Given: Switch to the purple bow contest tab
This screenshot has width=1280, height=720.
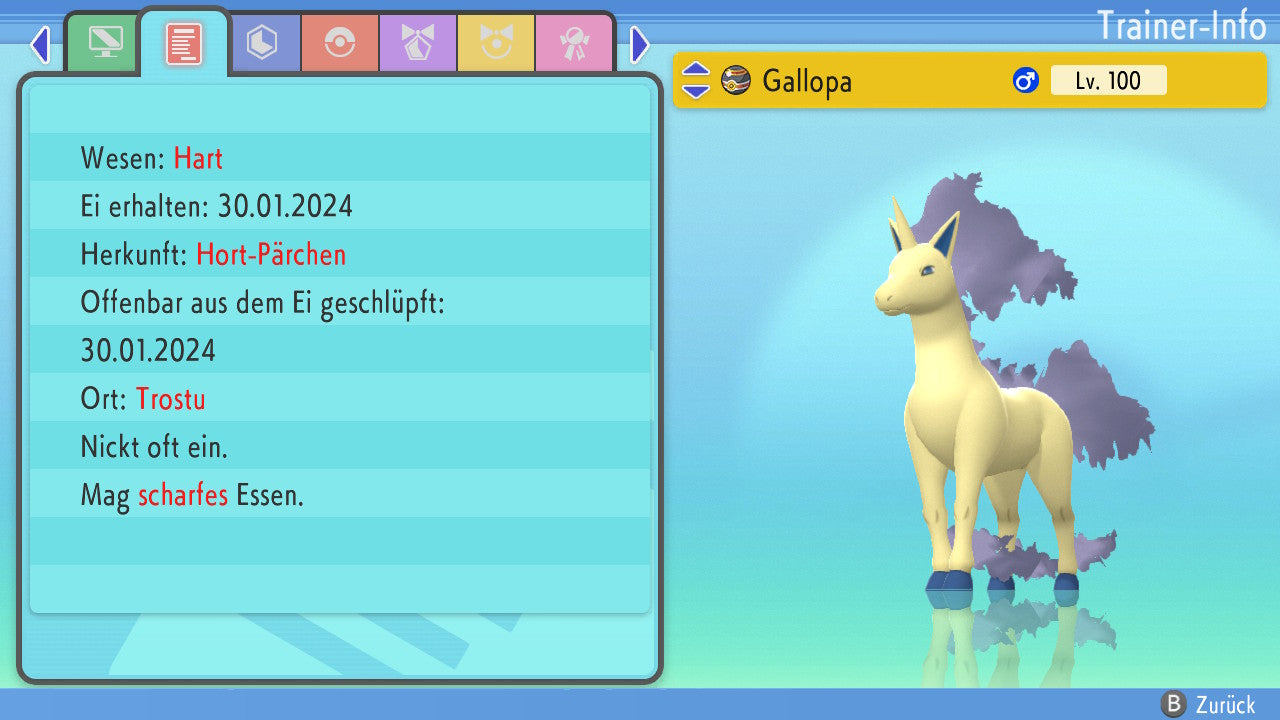Looking at the screenshot, I should point(418,43).
